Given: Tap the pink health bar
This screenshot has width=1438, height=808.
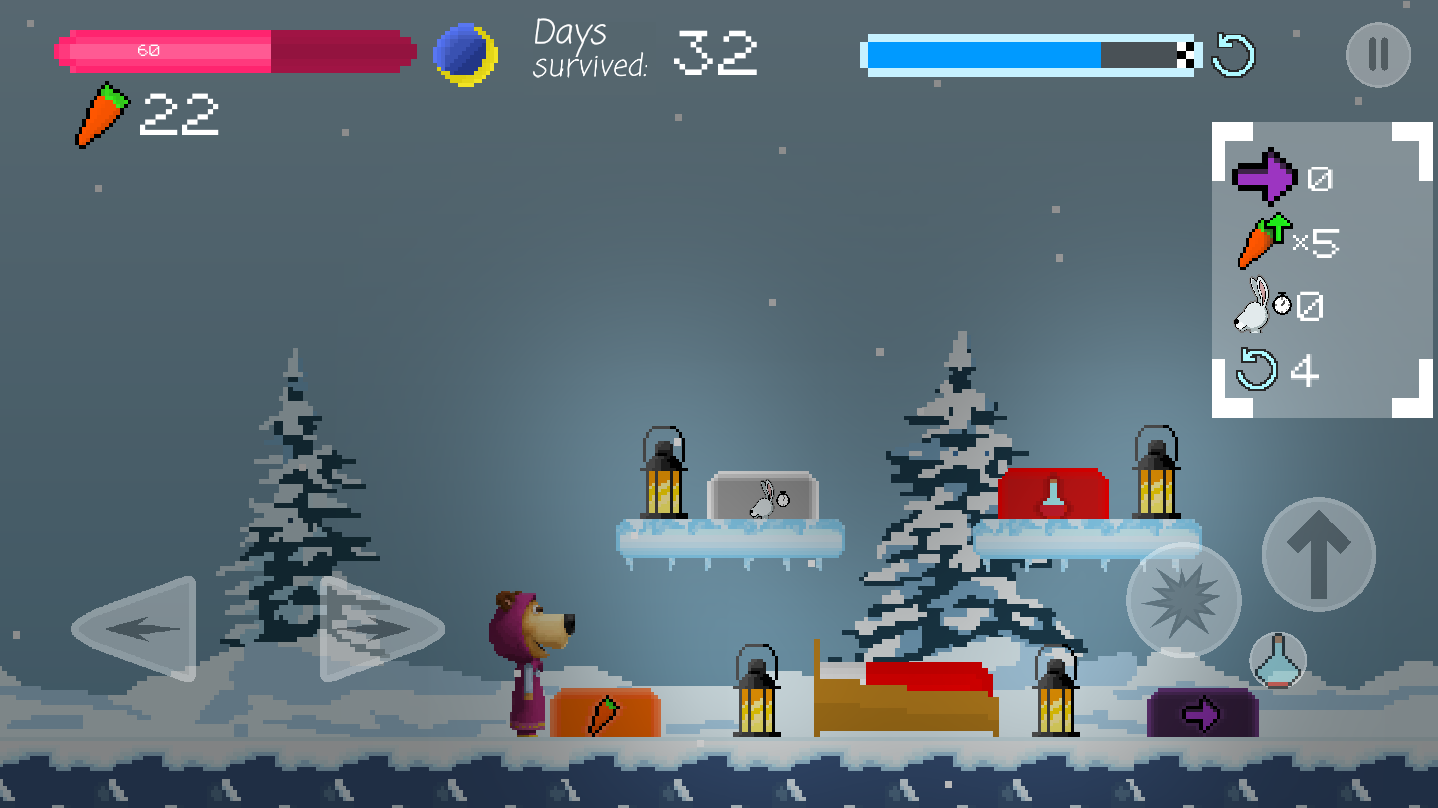Looking at the screenshot, I should [235, 50].
